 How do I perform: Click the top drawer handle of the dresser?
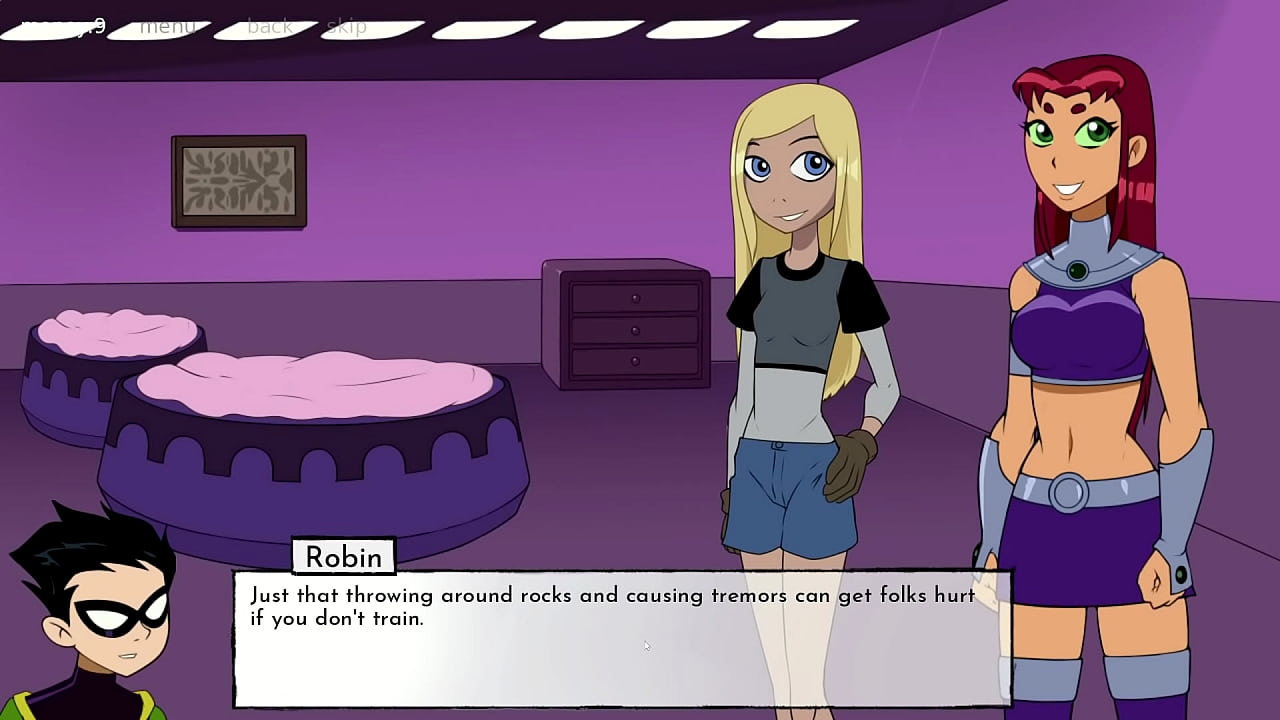click(x=637, y=297)
